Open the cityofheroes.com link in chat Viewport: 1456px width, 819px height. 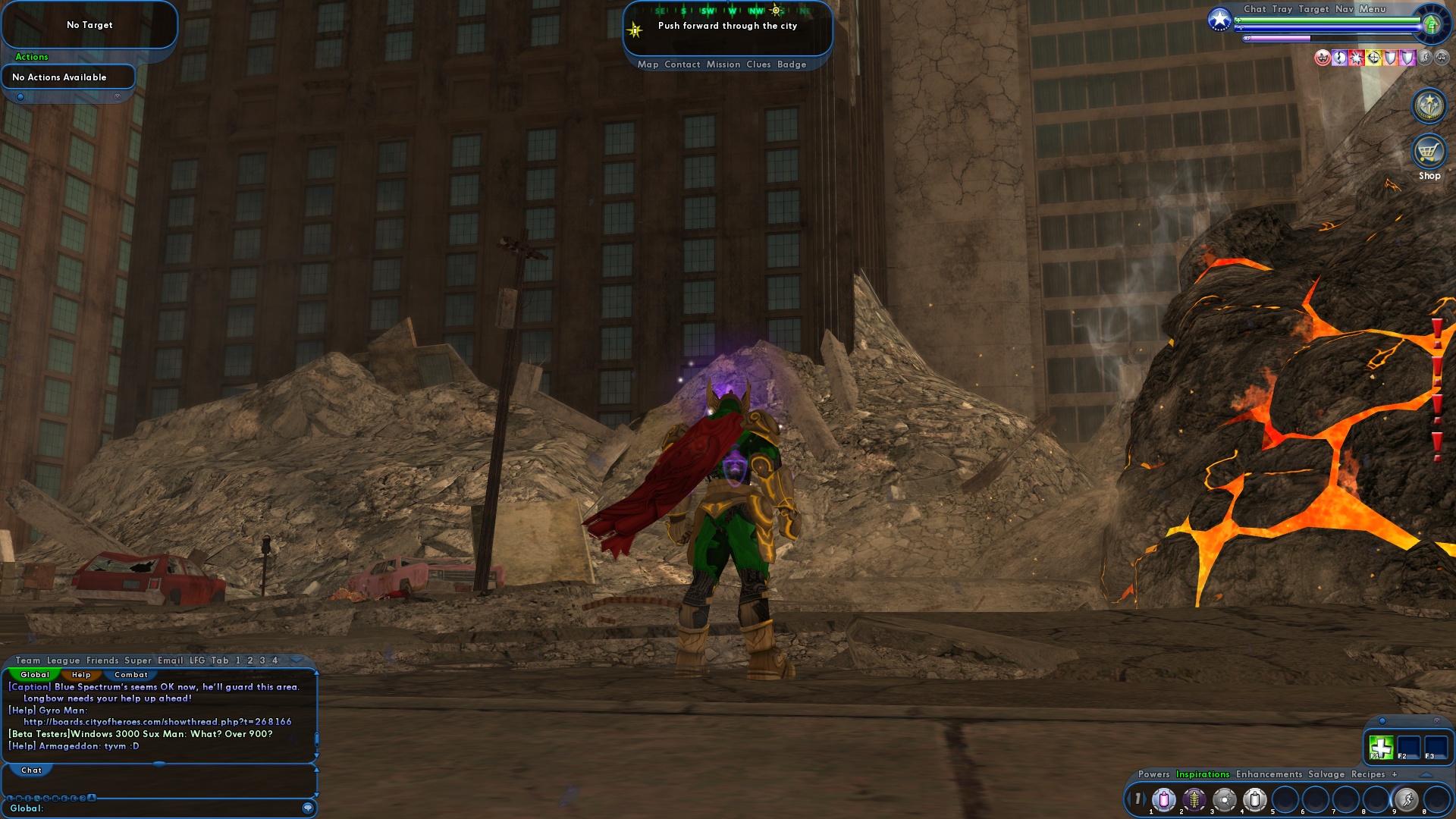point(158,722)
